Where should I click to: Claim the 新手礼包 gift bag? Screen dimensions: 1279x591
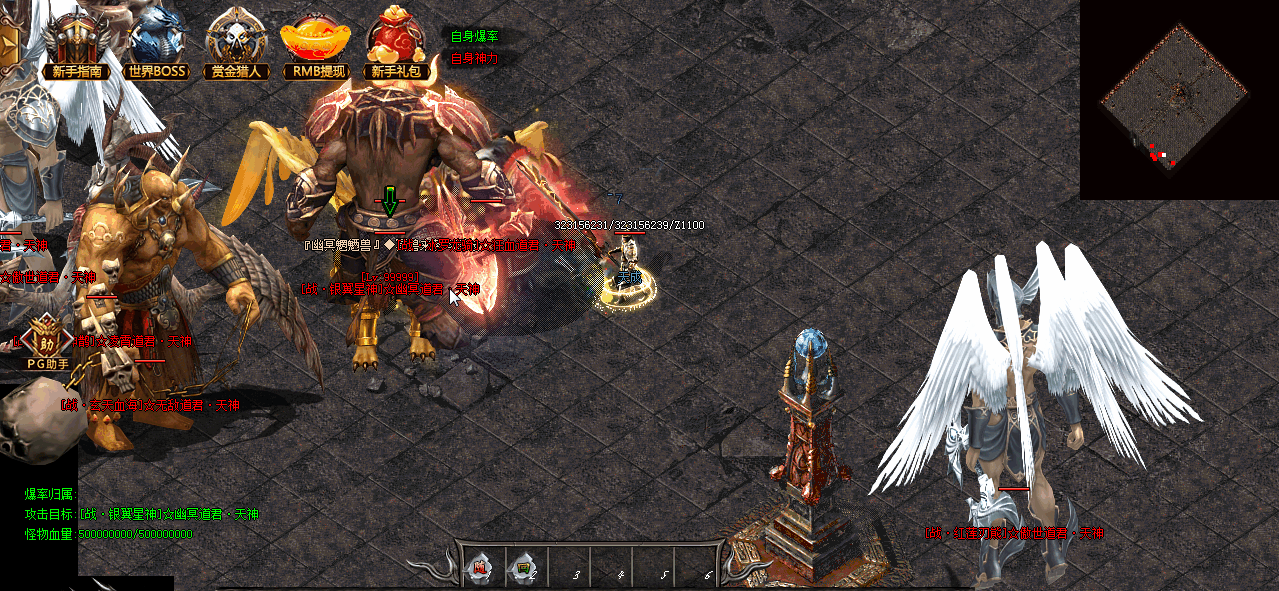point(399,44)
